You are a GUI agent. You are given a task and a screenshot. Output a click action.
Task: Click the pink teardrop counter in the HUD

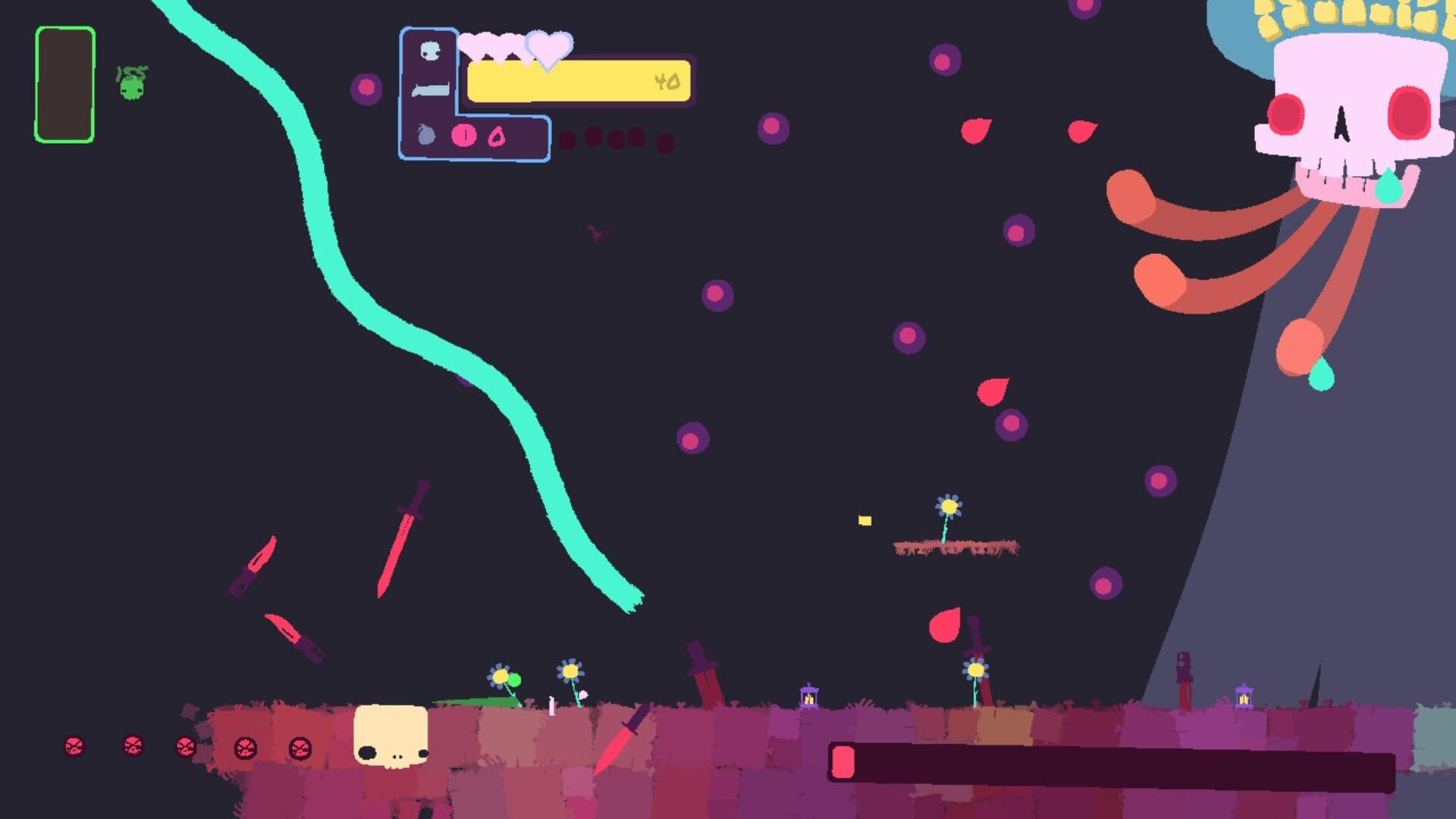click(495, 135)
